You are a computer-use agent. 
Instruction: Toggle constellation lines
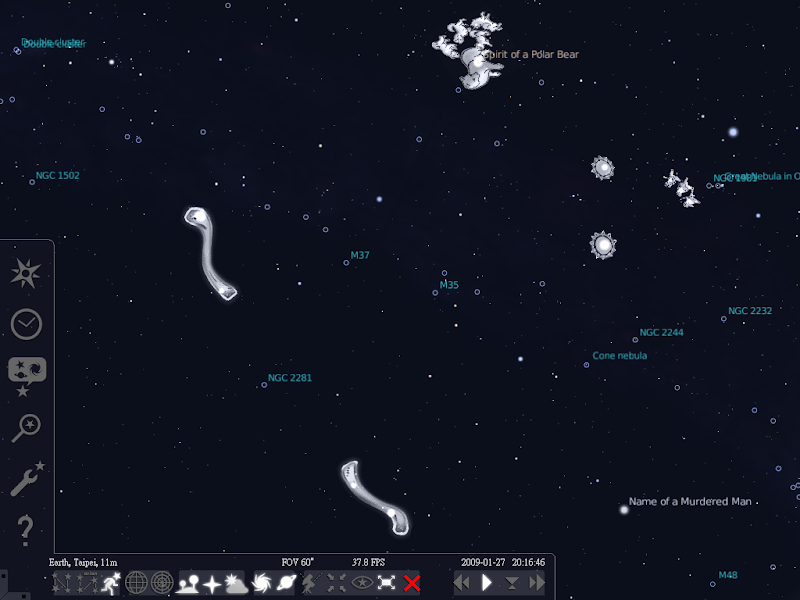point(62,583)
